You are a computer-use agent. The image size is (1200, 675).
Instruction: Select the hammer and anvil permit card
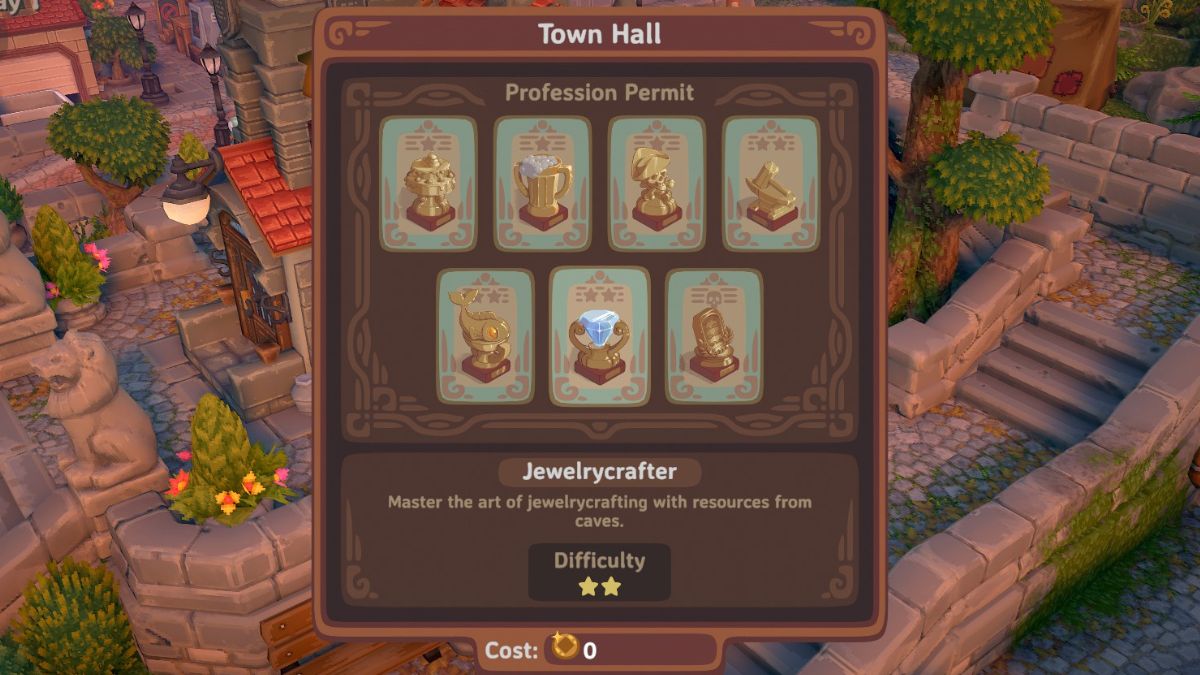tap(771, 183)
